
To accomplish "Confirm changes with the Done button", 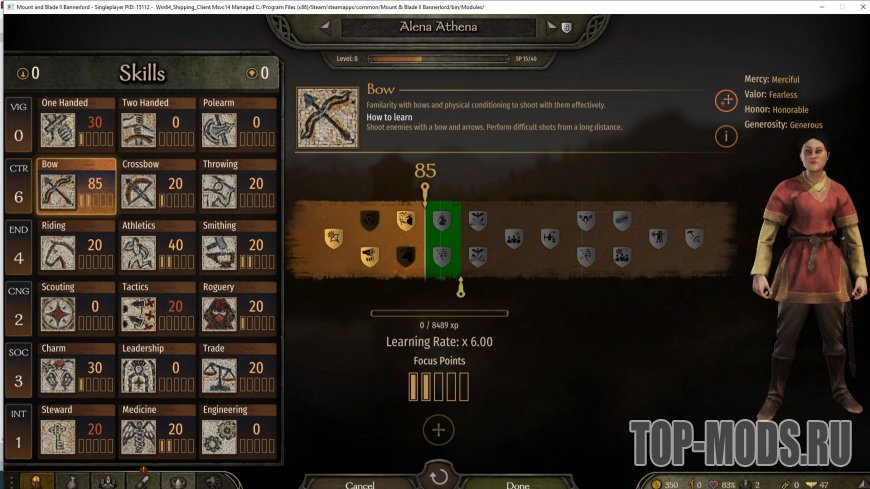I will click(518, 484).
